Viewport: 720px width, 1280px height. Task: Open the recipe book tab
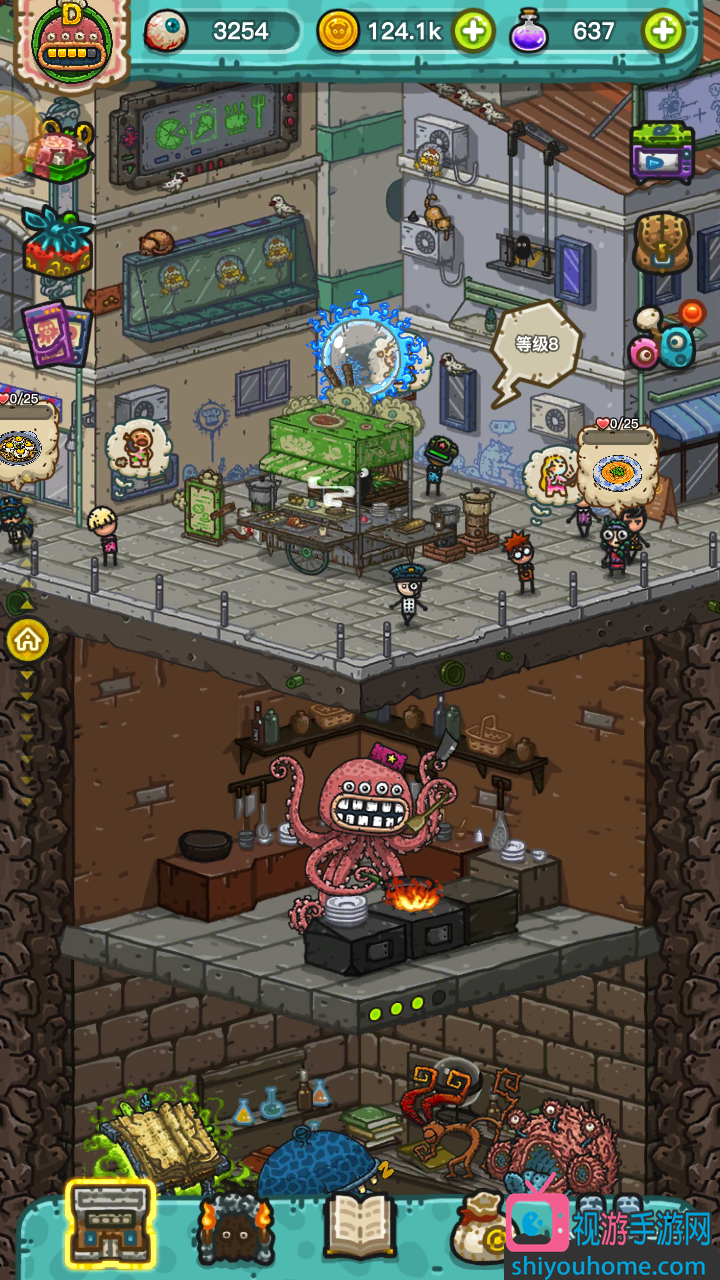point(360,1224)
